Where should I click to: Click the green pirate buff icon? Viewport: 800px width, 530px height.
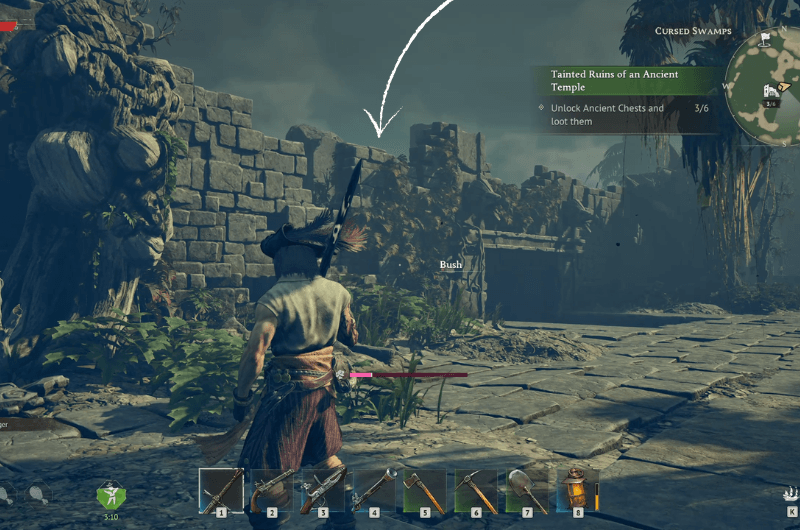click(110, 494)
